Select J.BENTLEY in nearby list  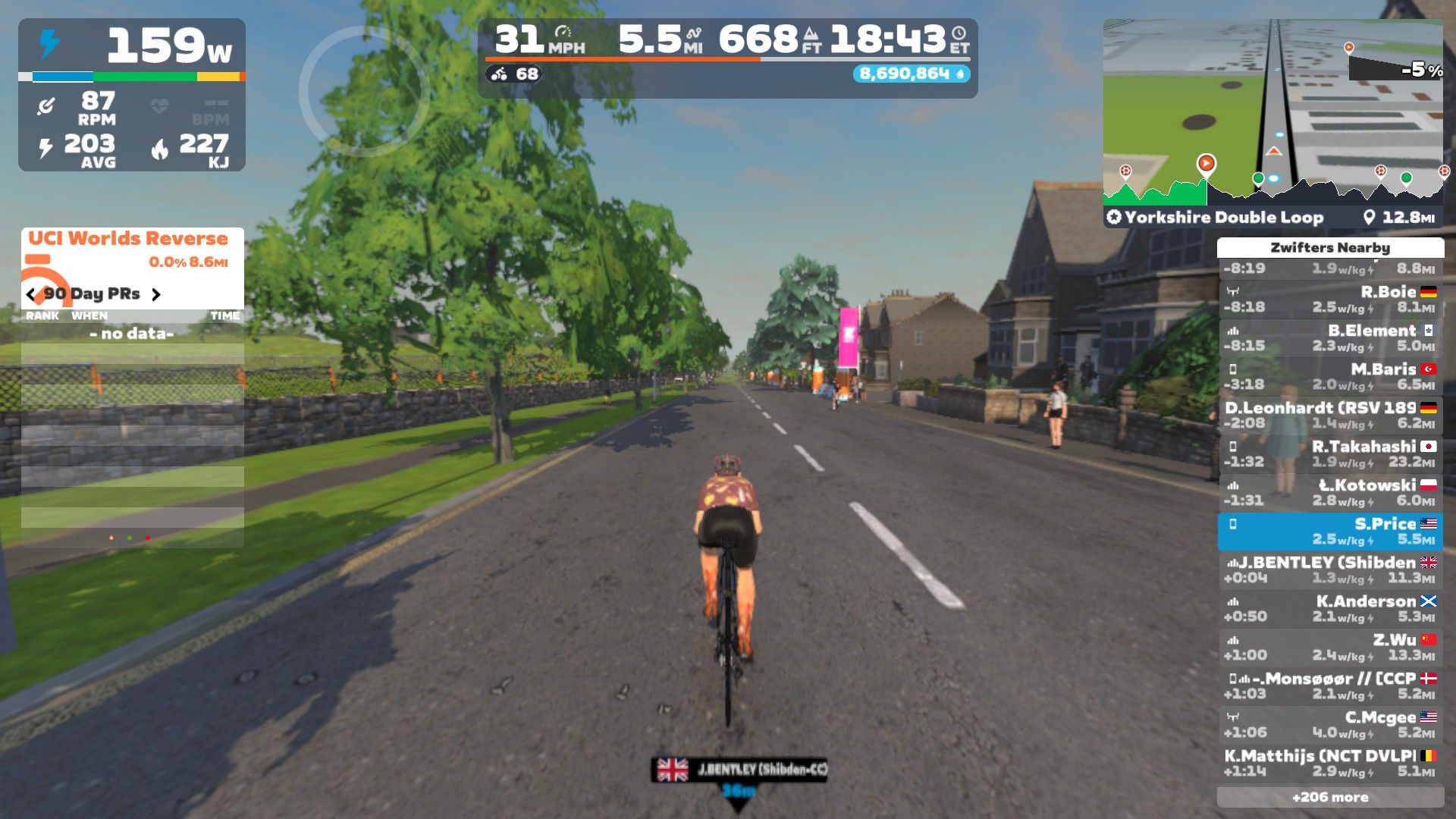coord(1330,570)
